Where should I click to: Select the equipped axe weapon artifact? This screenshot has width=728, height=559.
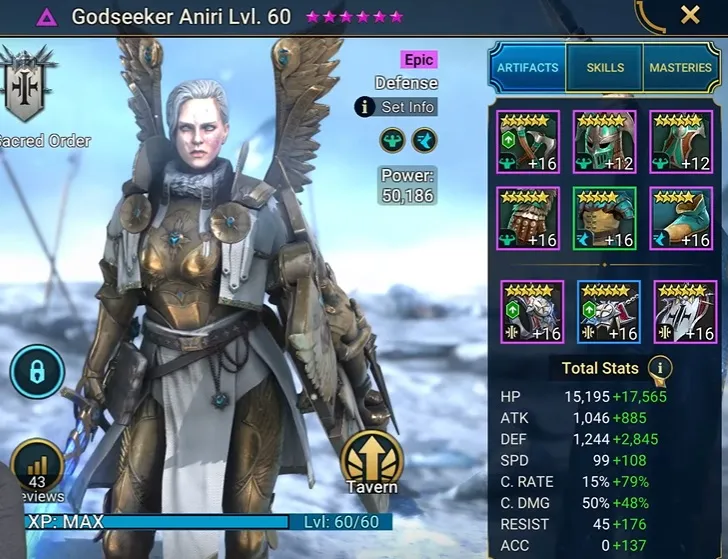point(528,143)
